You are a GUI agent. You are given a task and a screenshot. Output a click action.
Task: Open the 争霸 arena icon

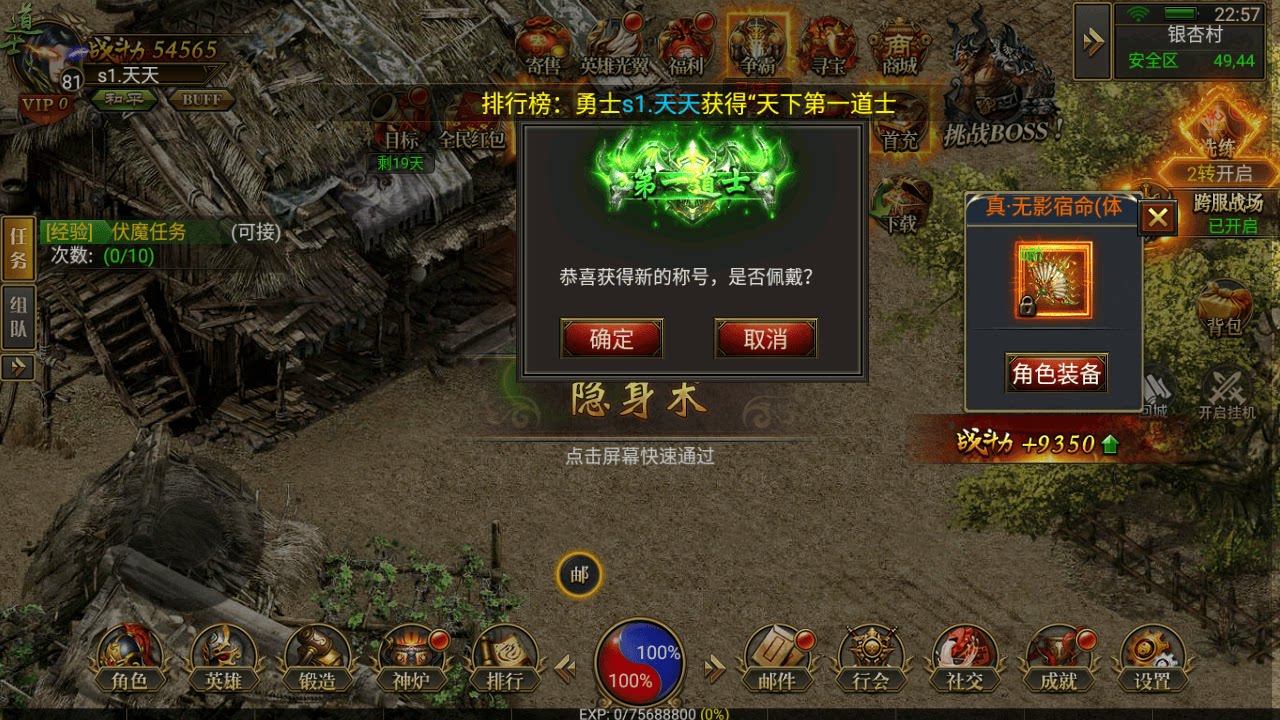pyautogui.click(x=755, y=44)
